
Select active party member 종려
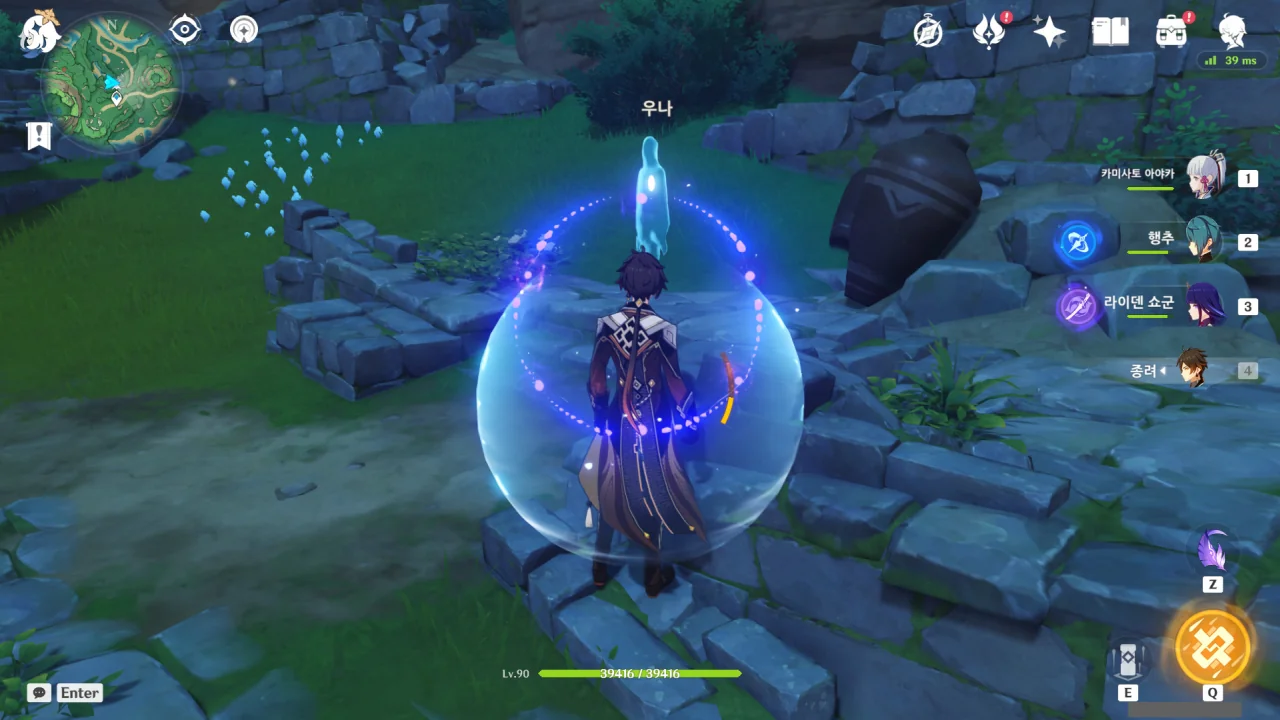[1192, 369]
